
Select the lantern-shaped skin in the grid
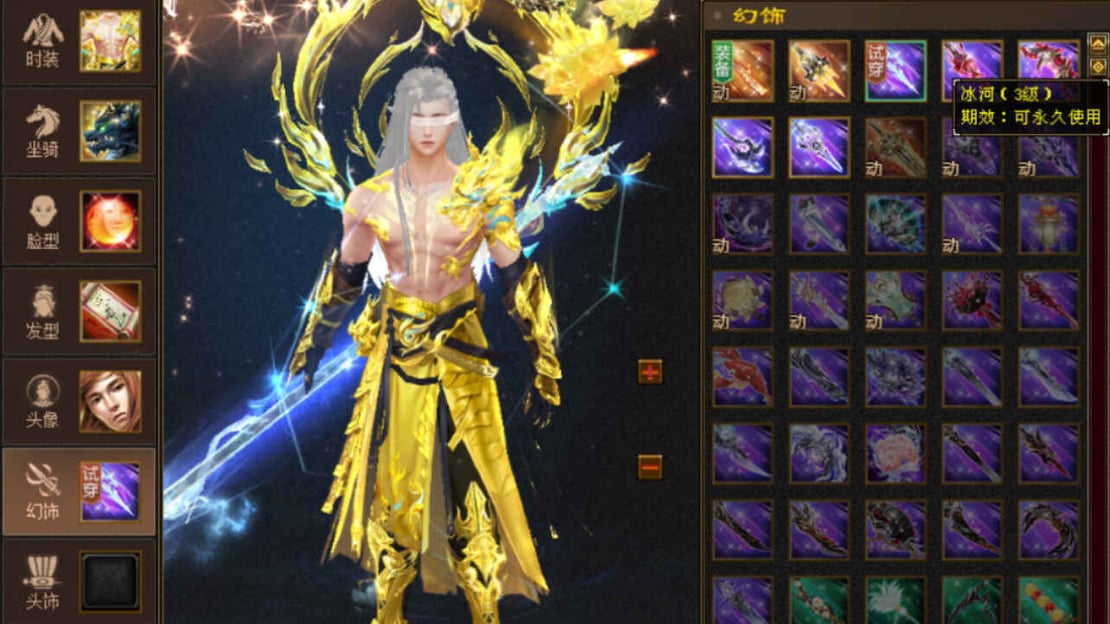pos(1048,223)
